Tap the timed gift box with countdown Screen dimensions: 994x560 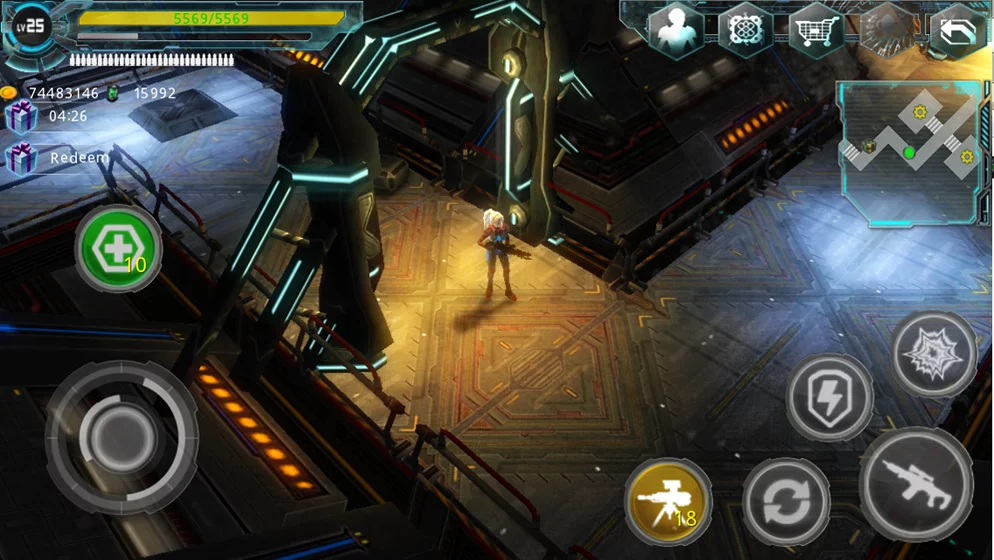point(22,116)
